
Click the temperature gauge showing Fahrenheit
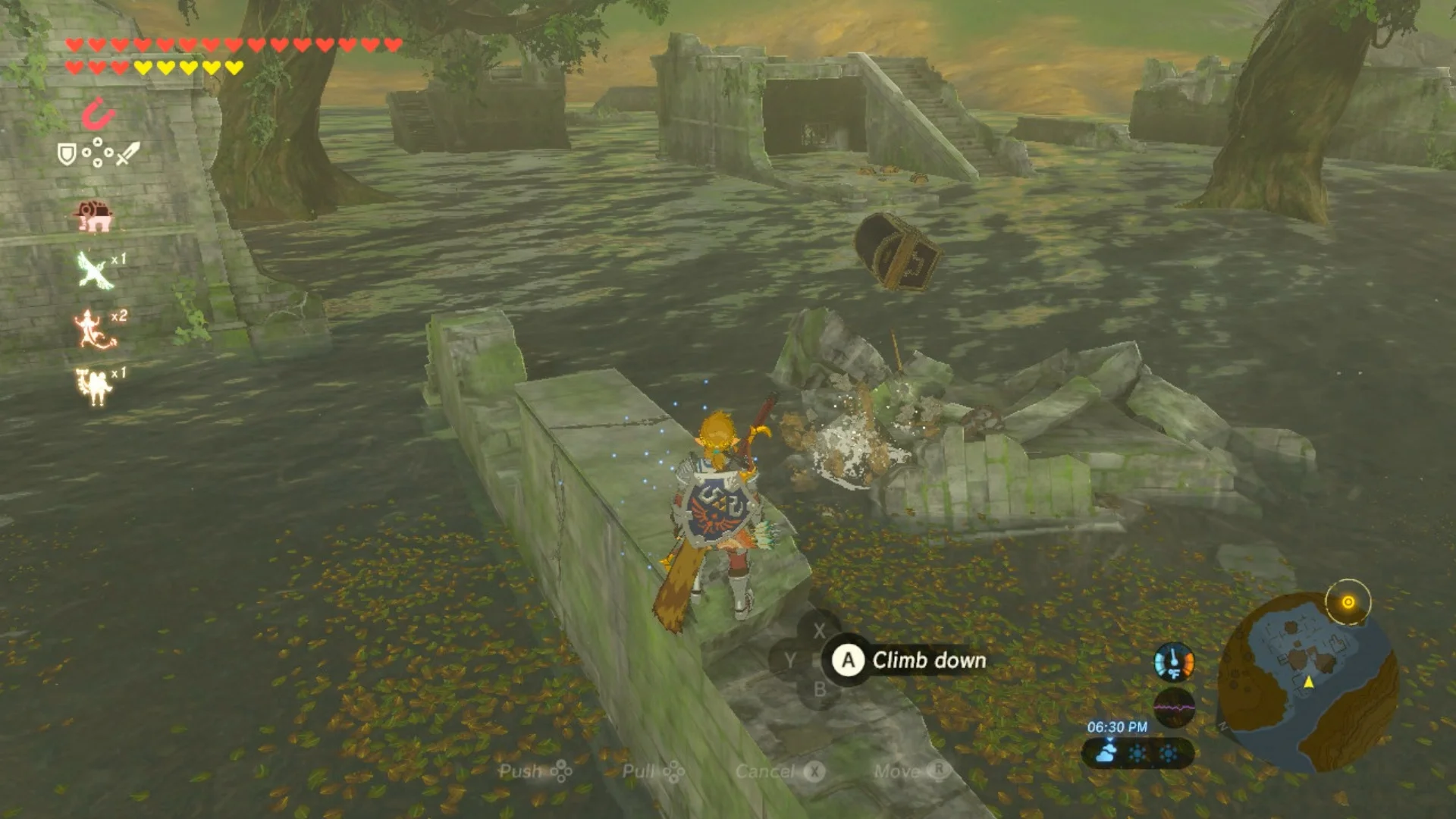pyautogui.click(x=1174, y=663)
